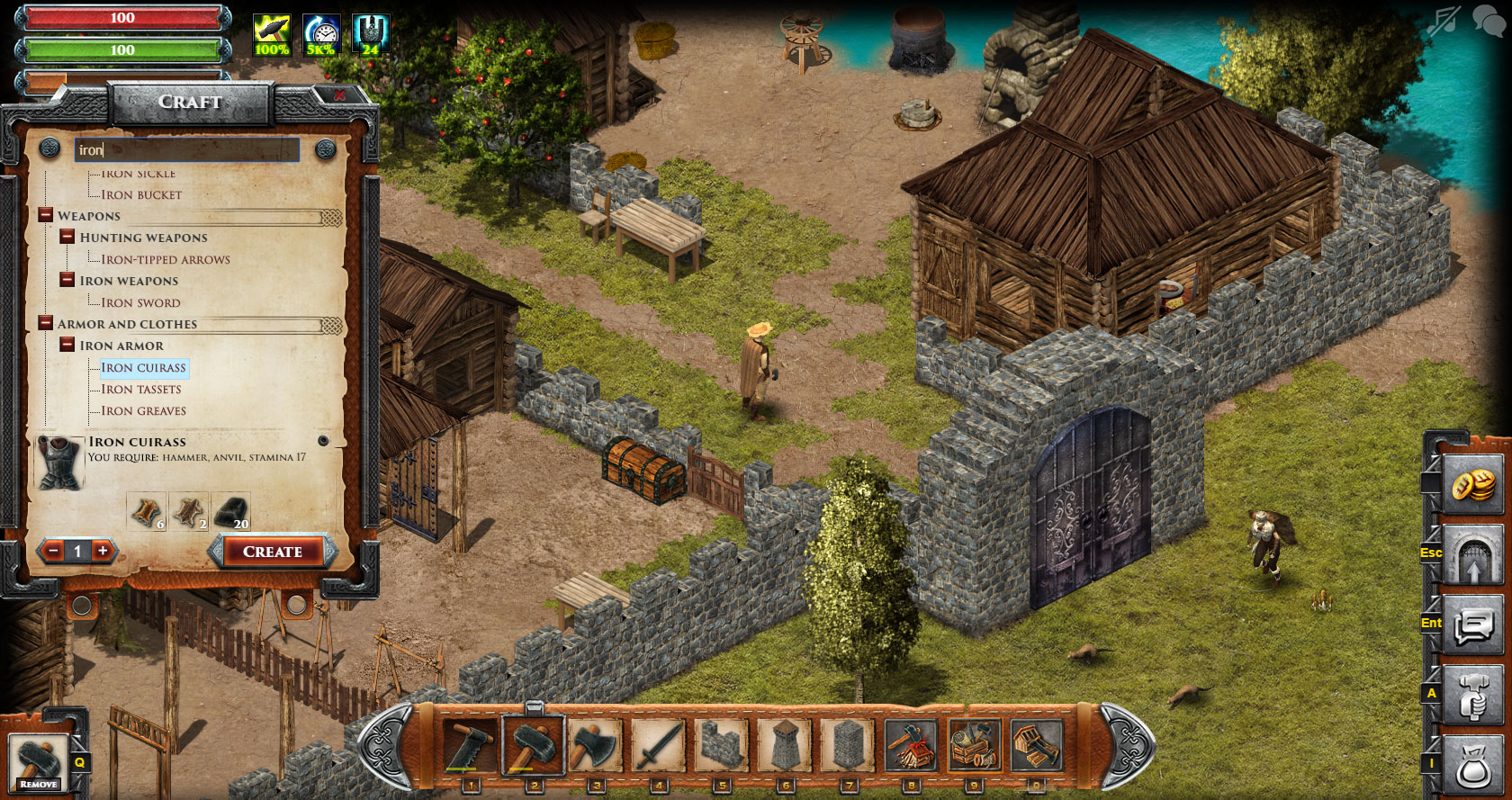1512x800 pixels.
Task: Select the sword in hotbar slot 4
Action: [658, 745]
